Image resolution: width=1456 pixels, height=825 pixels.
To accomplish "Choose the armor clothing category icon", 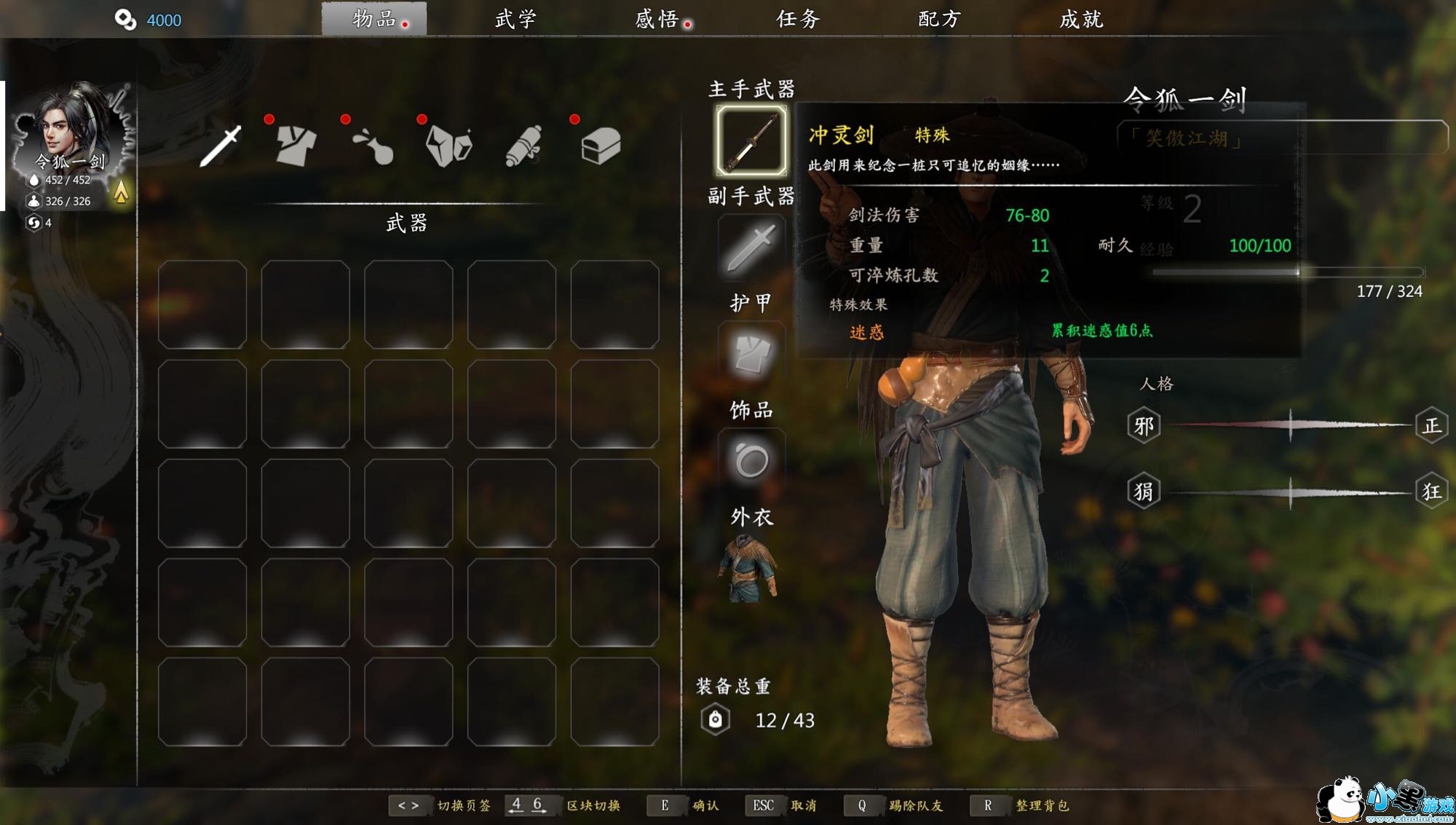I will pyautogui.click(x=296, y=146).
